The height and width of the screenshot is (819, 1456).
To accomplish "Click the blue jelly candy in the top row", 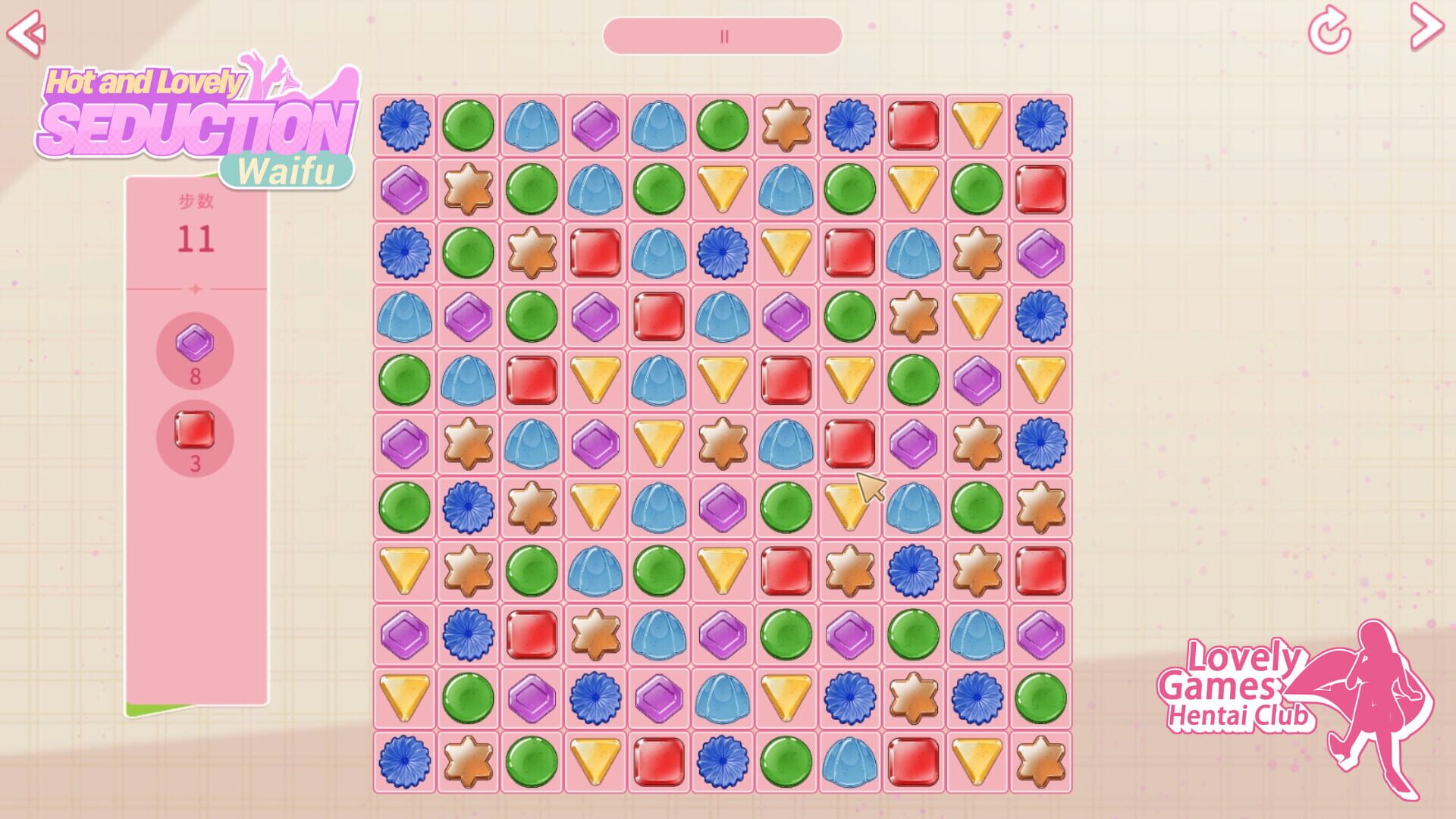I will [x=532, y=127].
